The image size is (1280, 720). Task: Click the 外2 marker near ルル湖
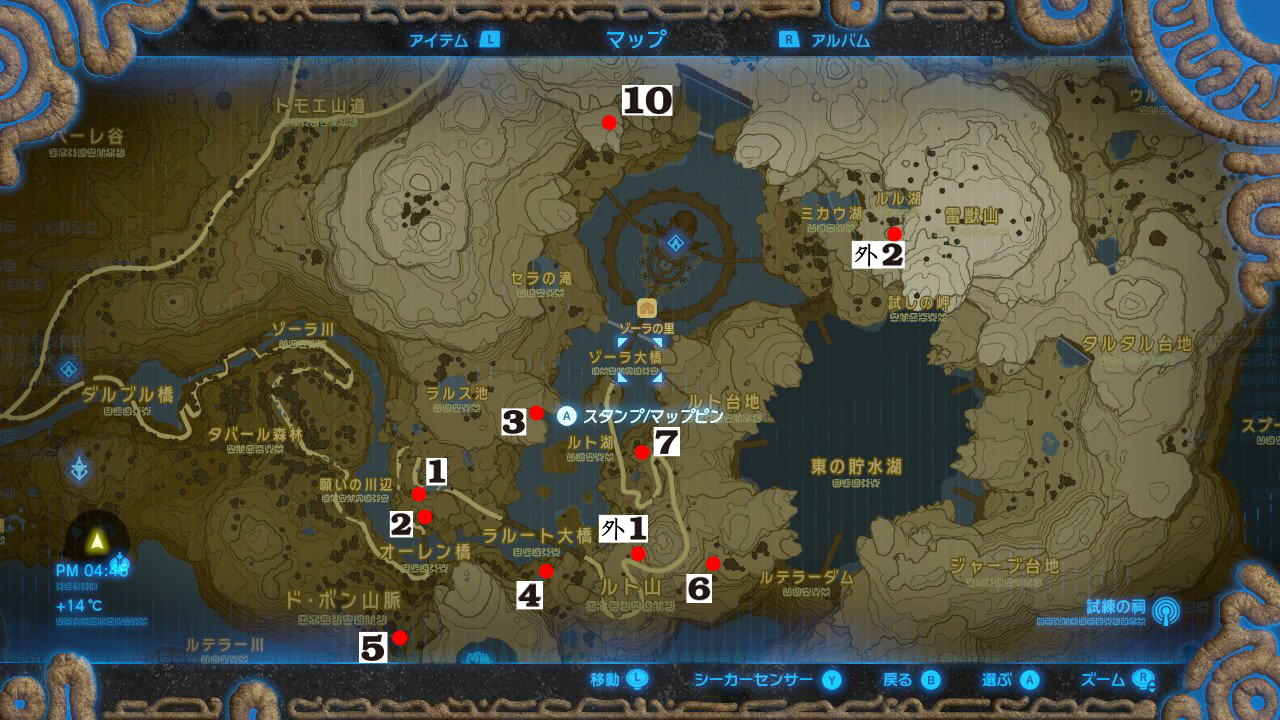893,232
